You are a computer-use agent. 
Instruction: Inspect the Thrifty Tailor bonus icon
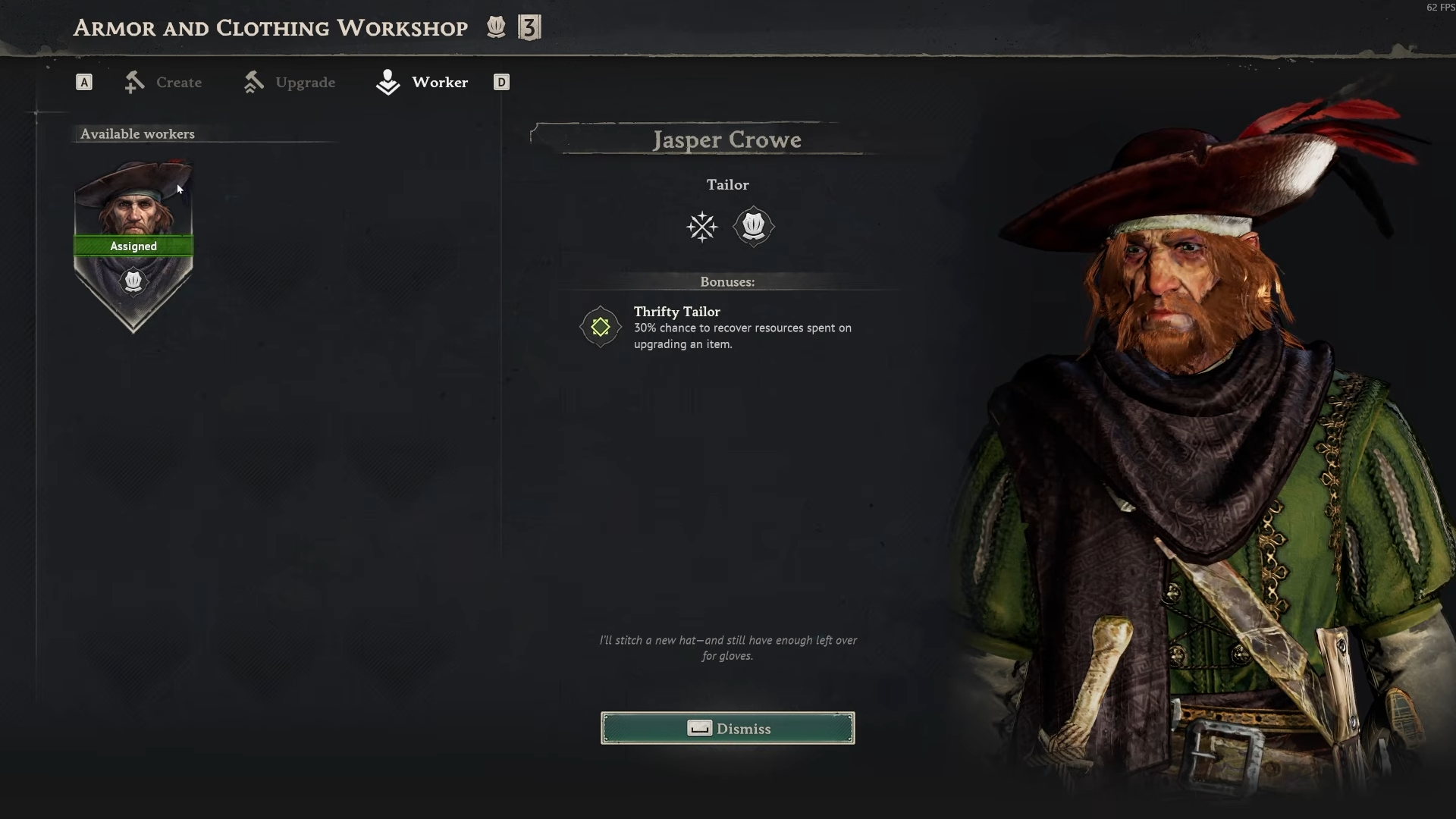(601, 327)
